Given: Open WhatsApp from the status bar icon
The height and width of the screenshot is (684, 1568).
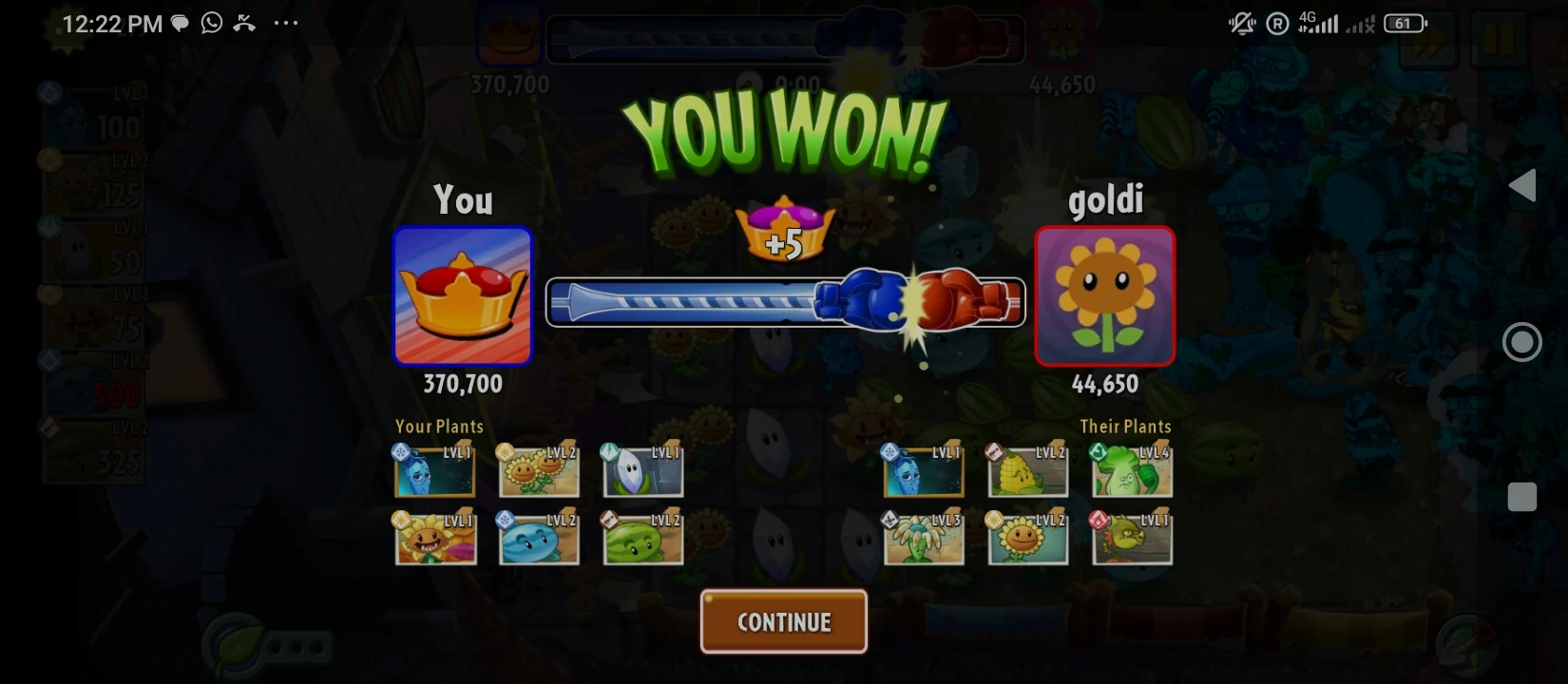Looking at the screenshot, I should tap(210, 23).
